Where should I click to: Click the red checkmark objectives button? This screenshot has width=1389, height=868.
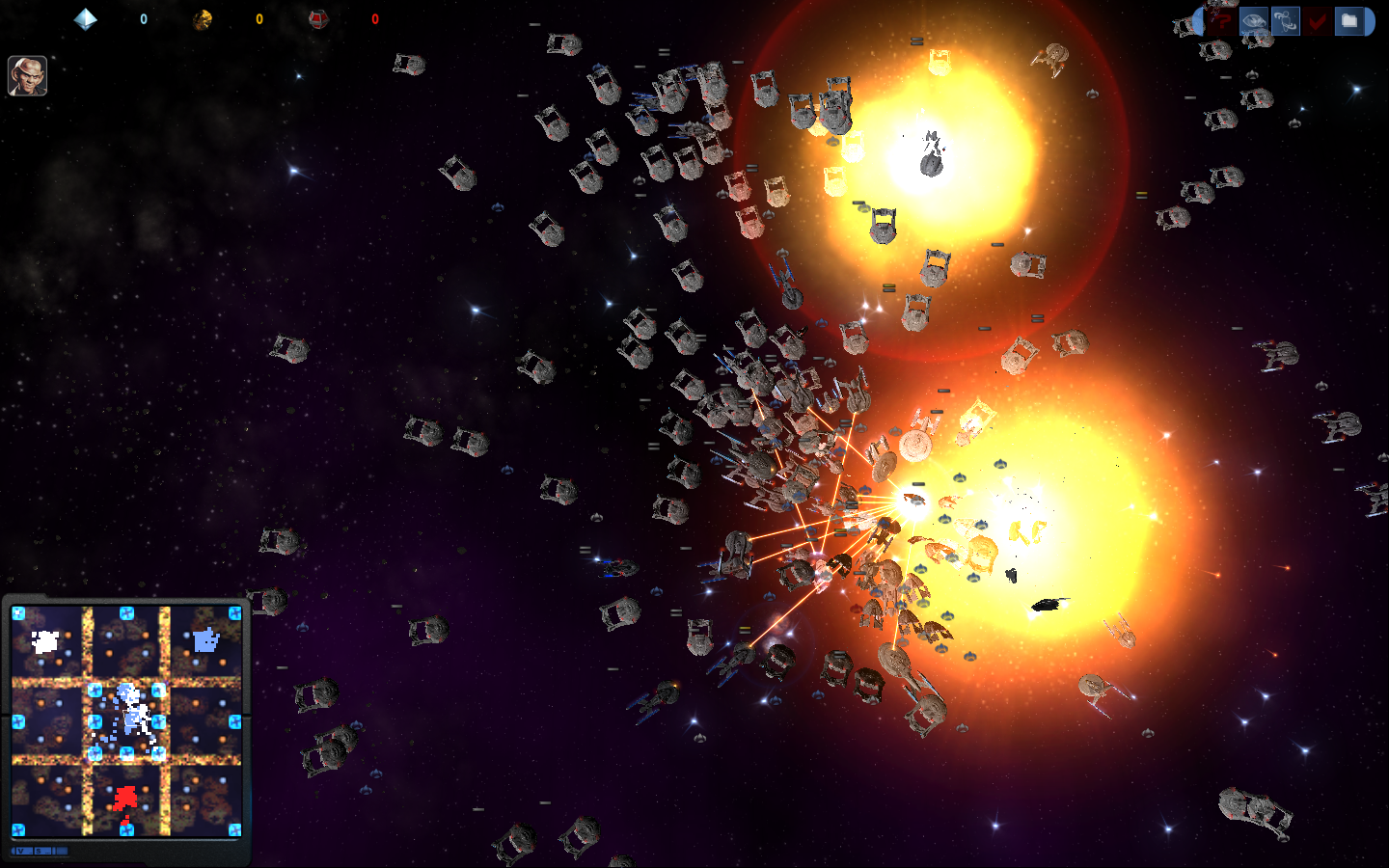(1317, 20)
